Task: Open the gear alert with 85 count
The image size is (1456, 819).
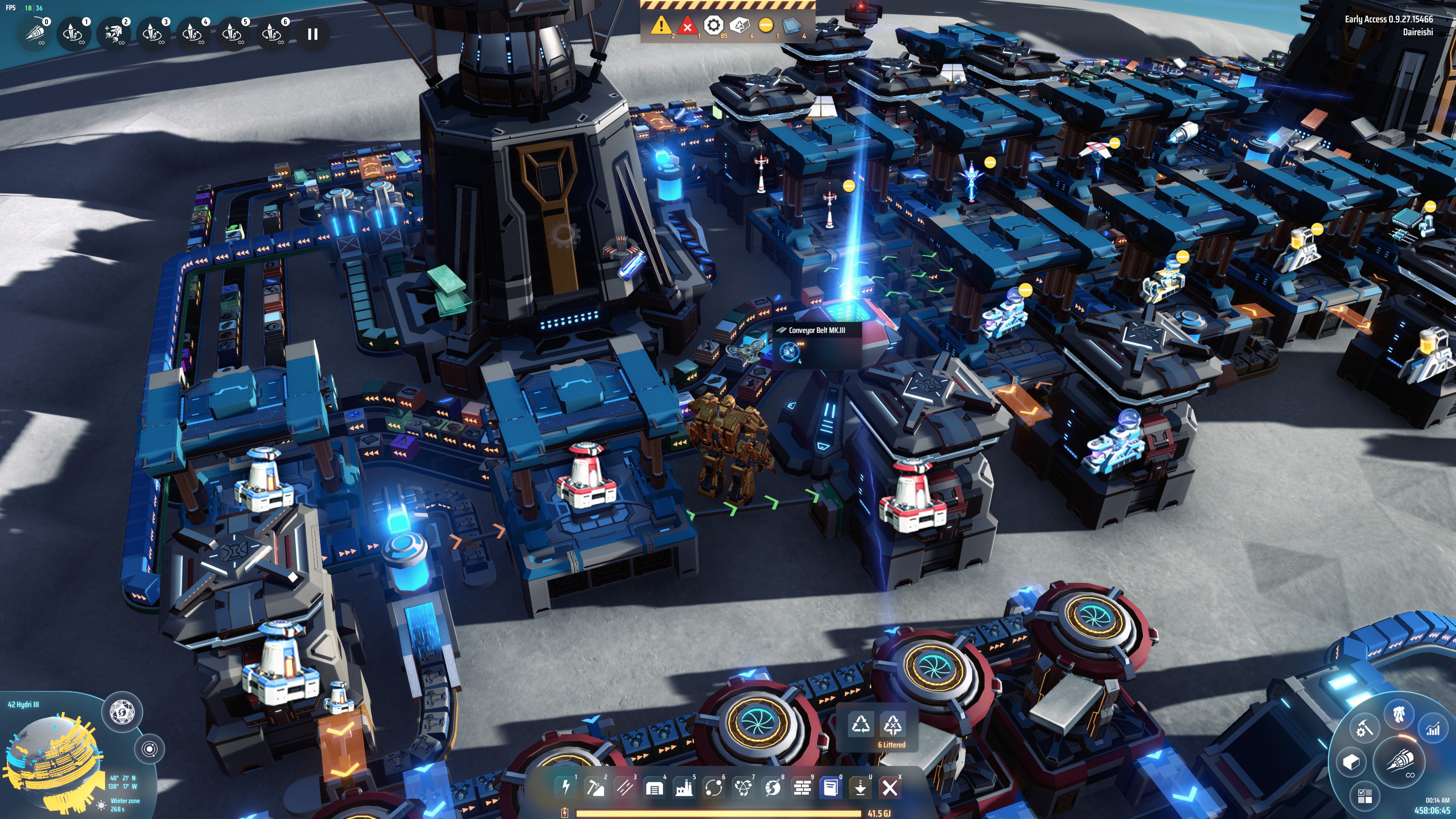Action: click(x=713, y=25)
